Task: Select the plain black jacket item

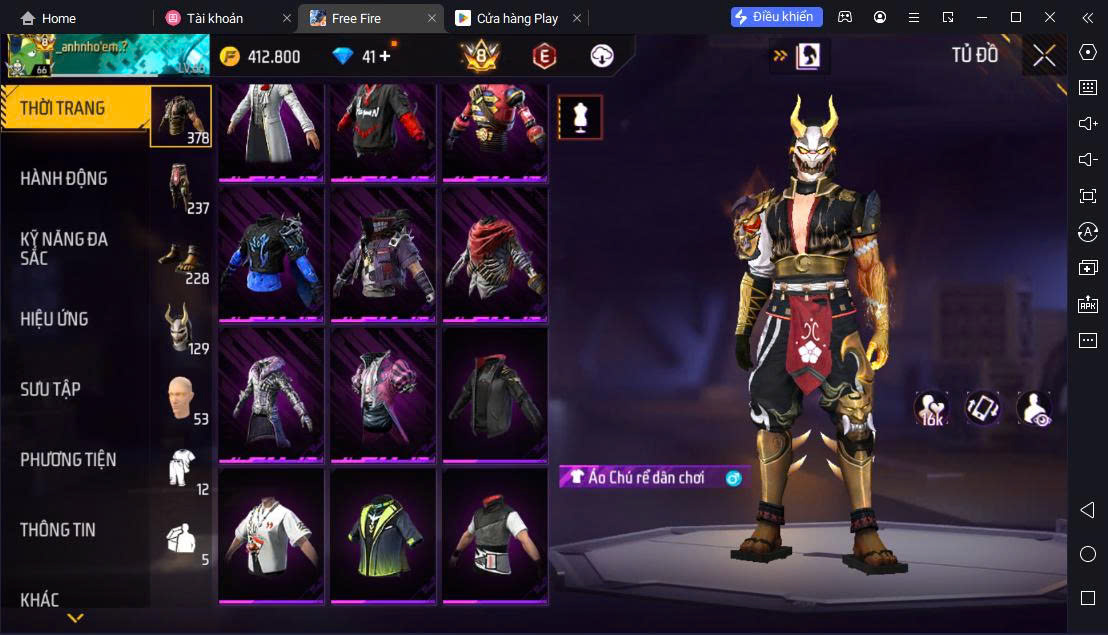Action: [495, 395]
